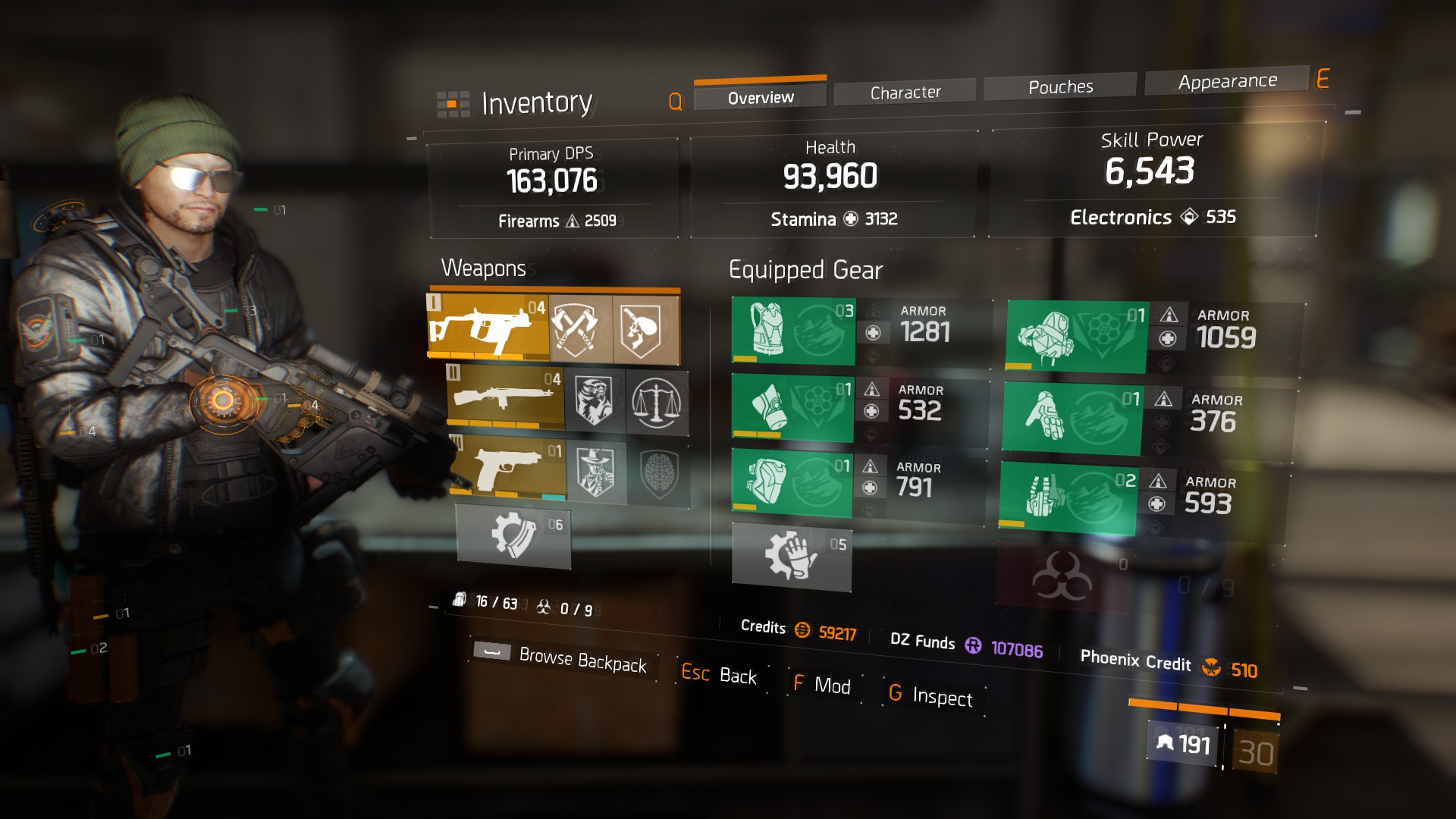The image size is (1456, 819).
Task: Click the Inspect button
Action: (x=930, y=695)
